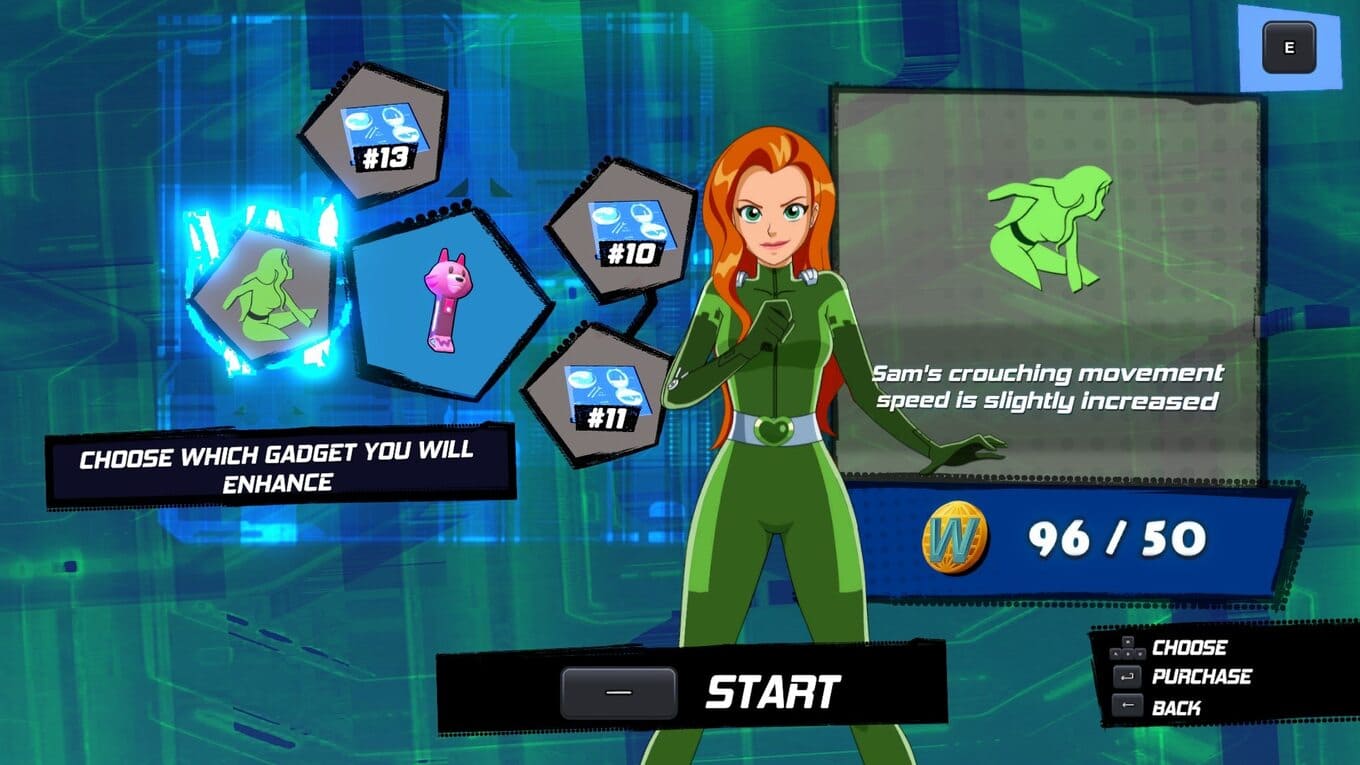Choose the pink cat gadget tile
Viewport: 1360px width, 765px height.
[x=447, y=300]
